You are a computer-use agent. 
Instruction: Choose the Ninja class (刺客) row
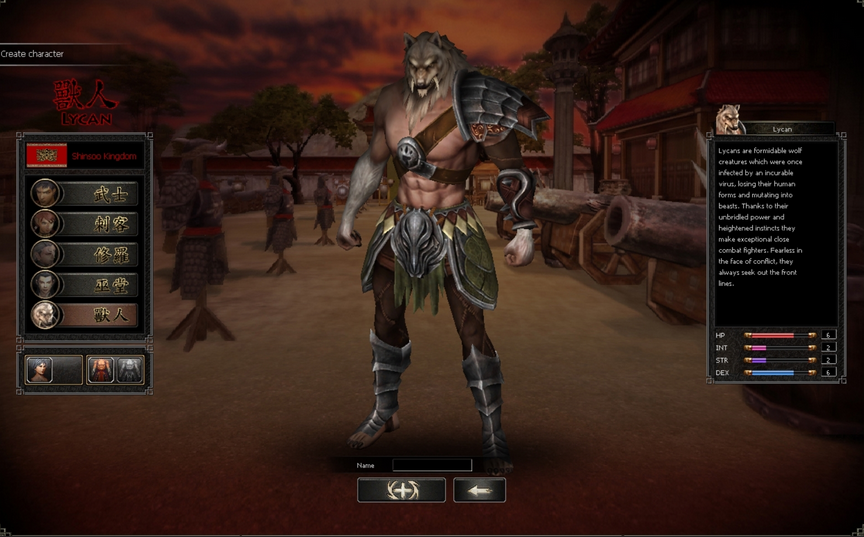pos(85,223)
